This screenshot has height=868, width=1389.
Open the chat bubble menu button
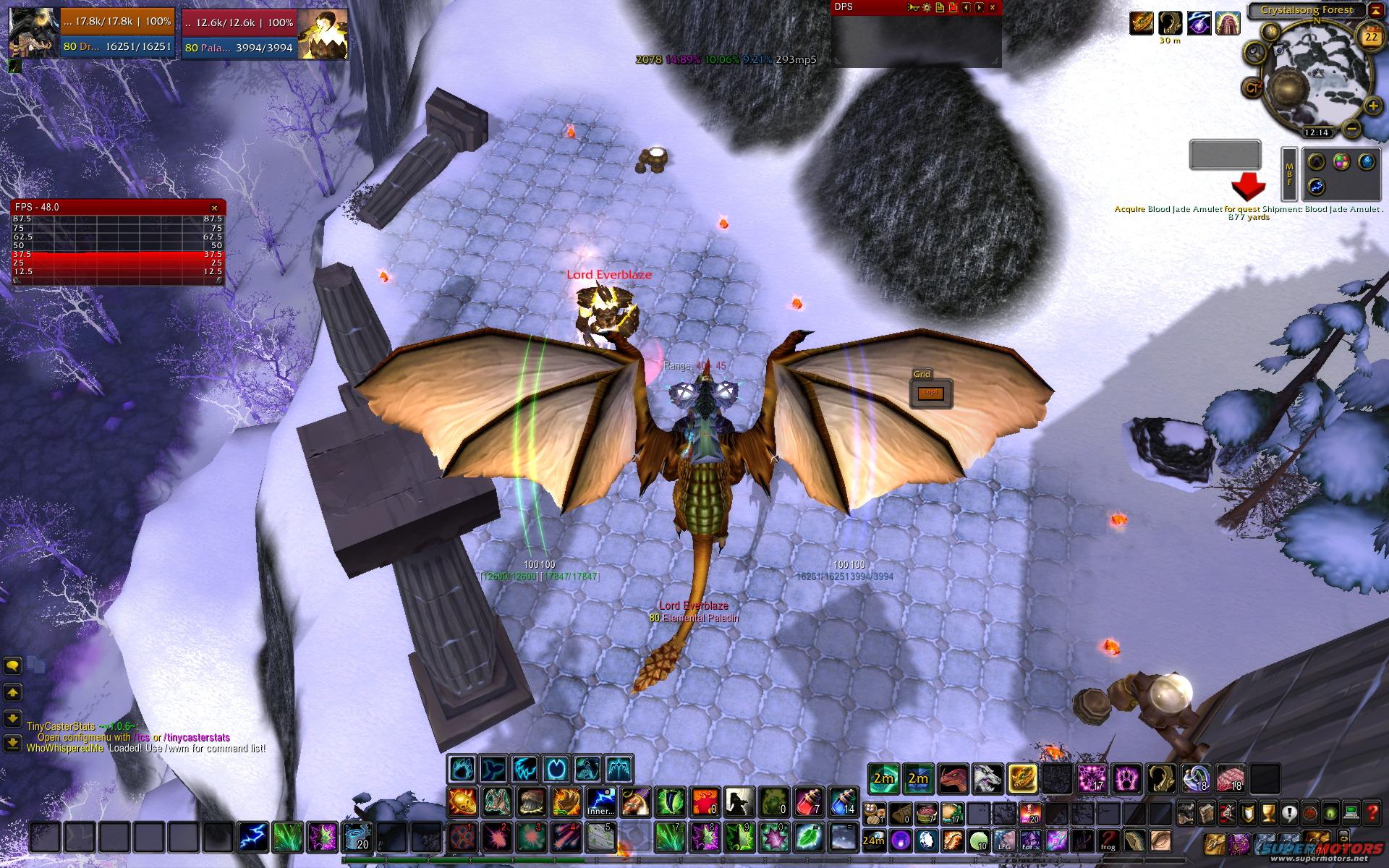click(13, 665)
